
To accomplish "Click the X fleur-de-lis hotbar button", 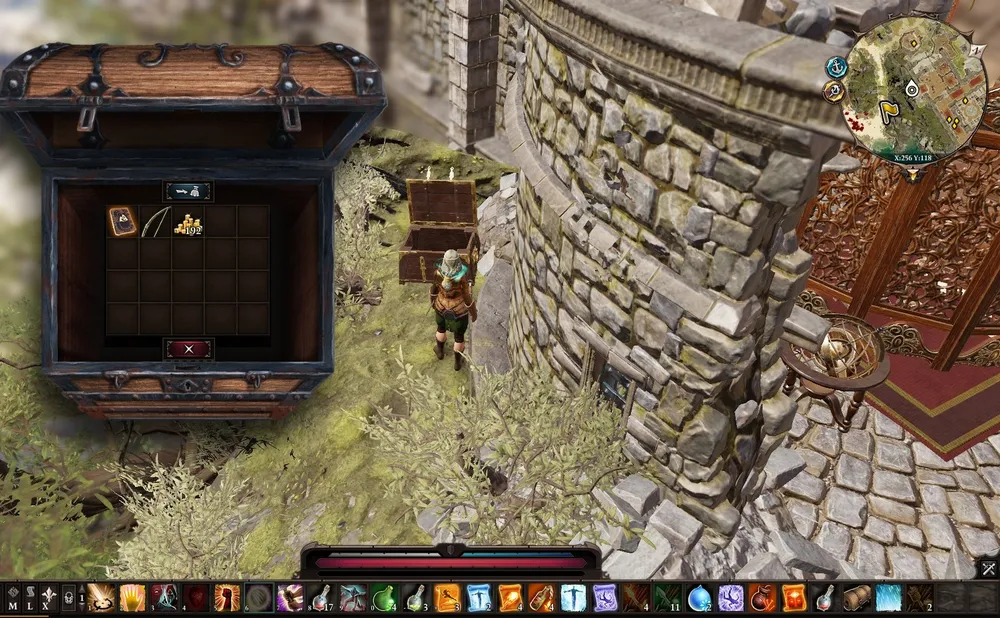I will click(46, 599).
